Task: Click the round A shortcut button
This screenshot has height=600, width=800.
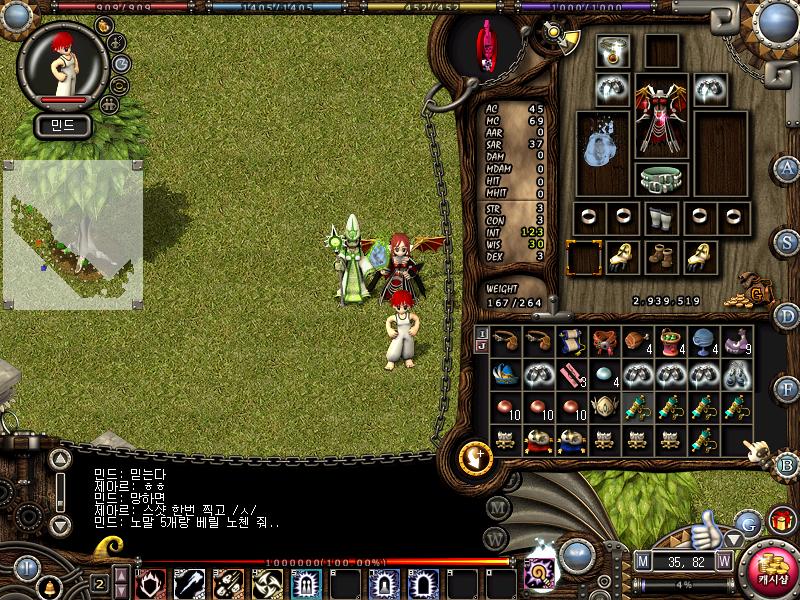Action: tap(788, 167)
